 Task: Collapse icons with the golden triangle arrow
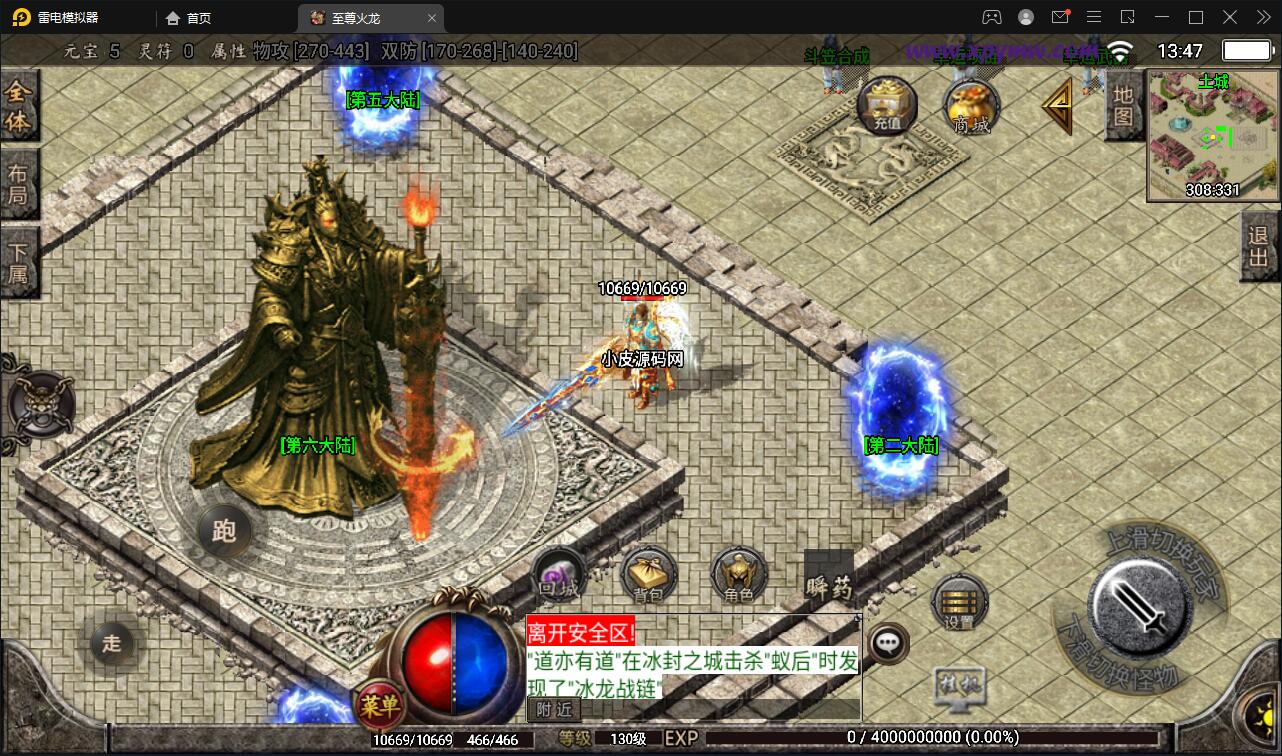tap(1057, 105)
